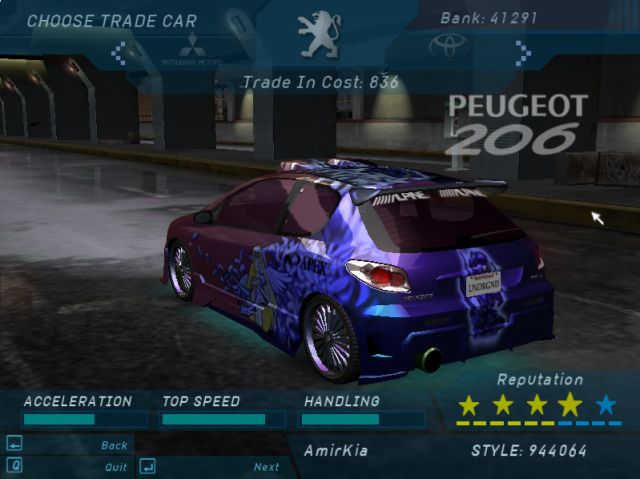Select the Mitsubishi Motors brand logo
640x479 pixels.
coord(190,48)
